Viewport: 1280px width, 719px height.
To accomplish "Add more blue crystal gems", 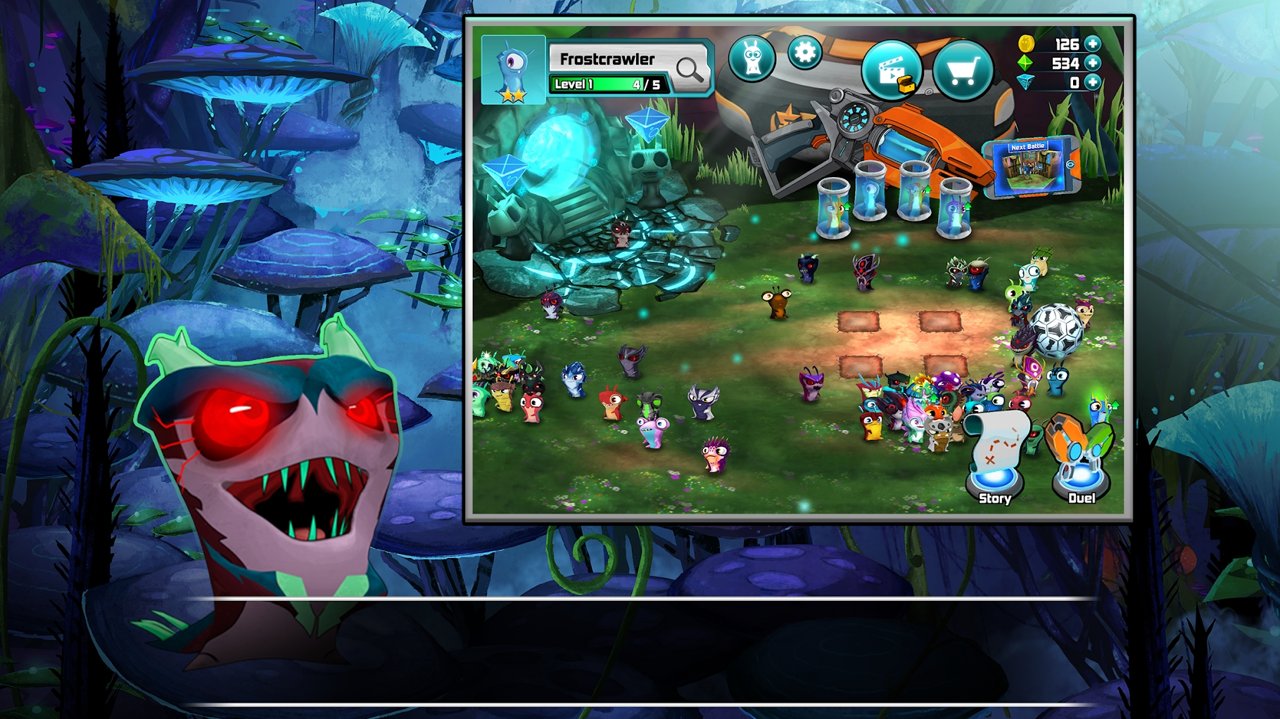I will 1092,82.
